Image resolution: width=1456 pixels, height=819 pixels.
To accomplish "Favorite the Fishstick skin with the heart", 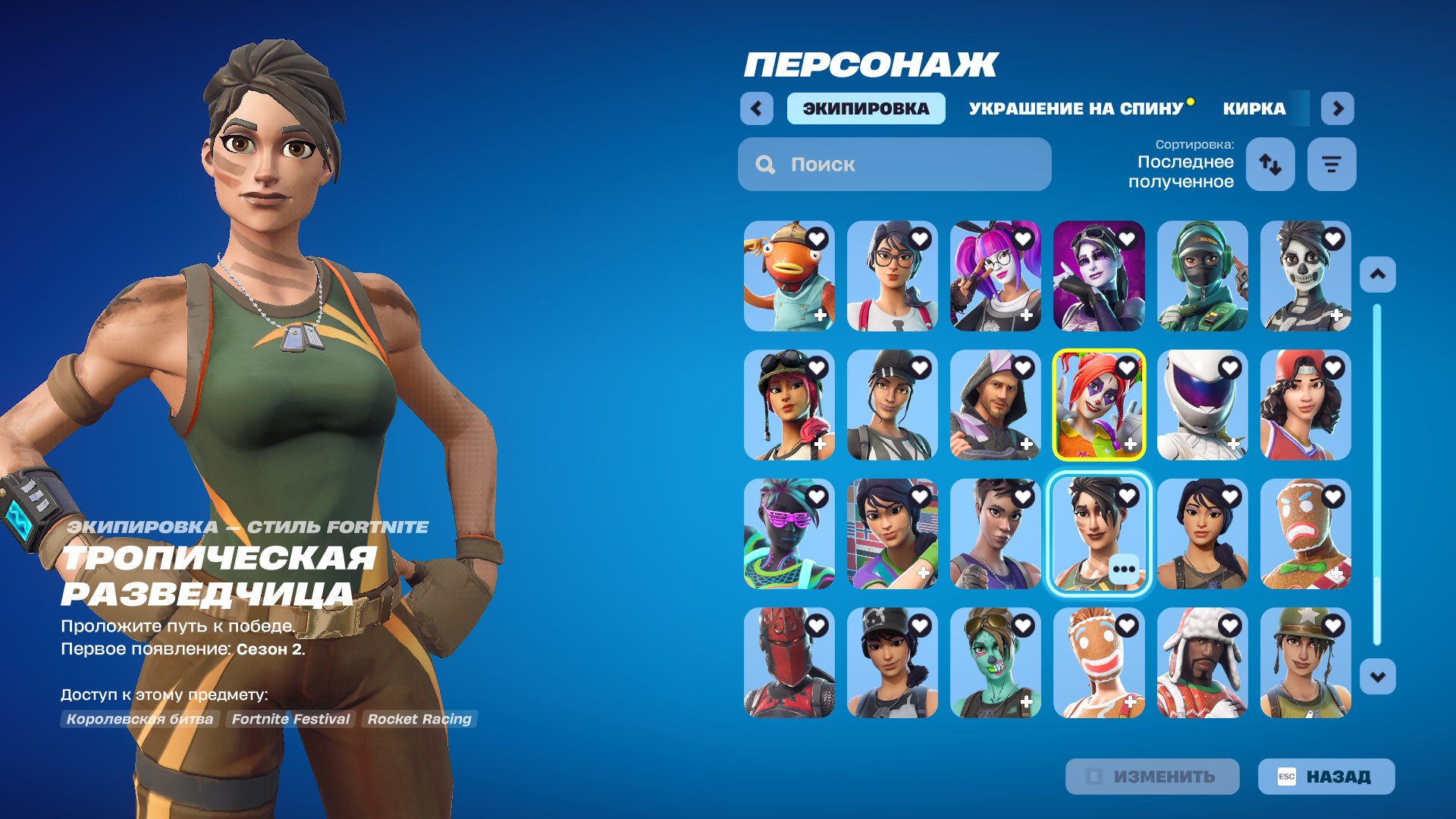I will [815, 239].
